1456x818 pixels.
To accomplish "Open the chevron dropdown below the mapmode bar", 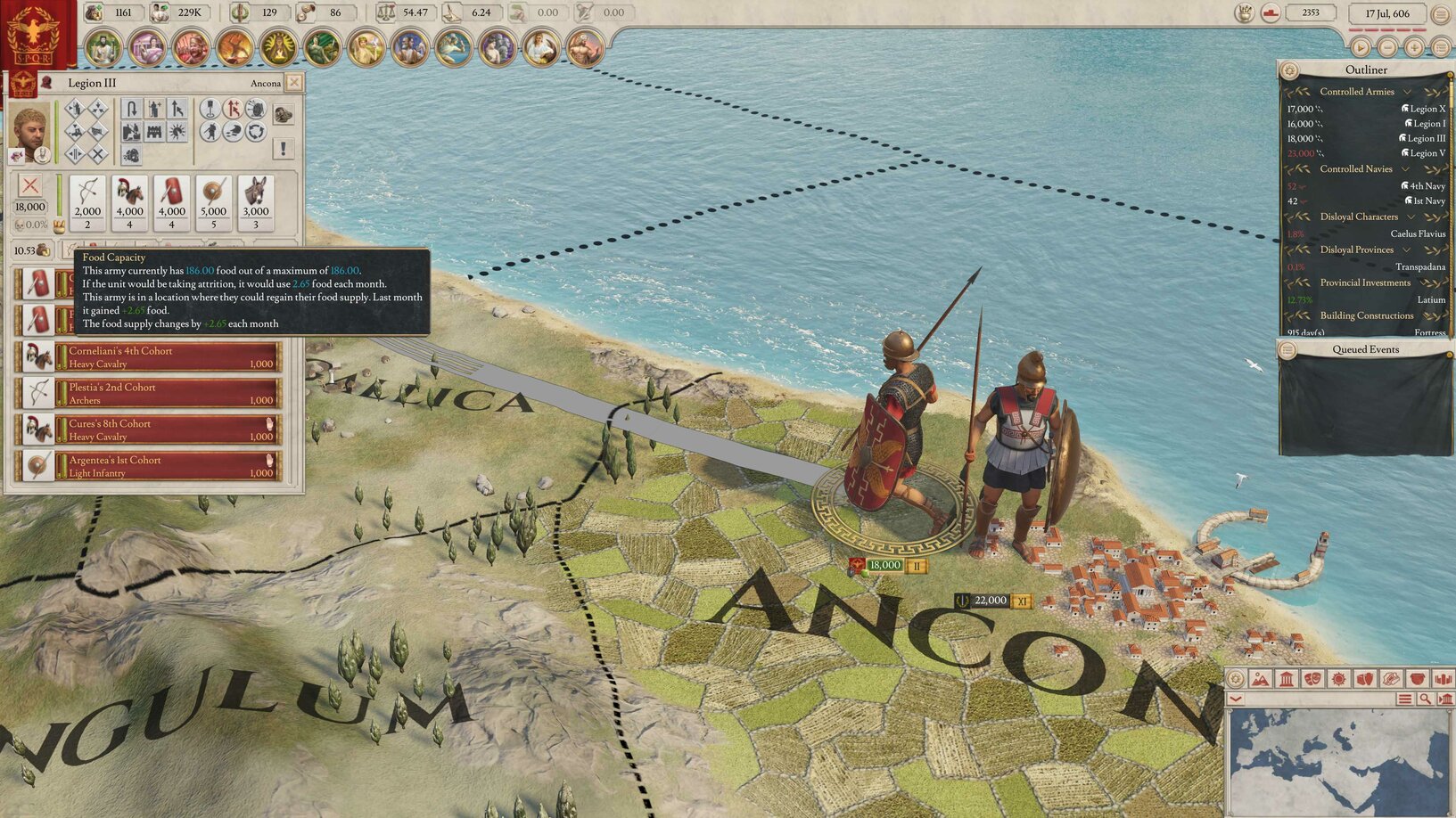I will point(1235,698).
